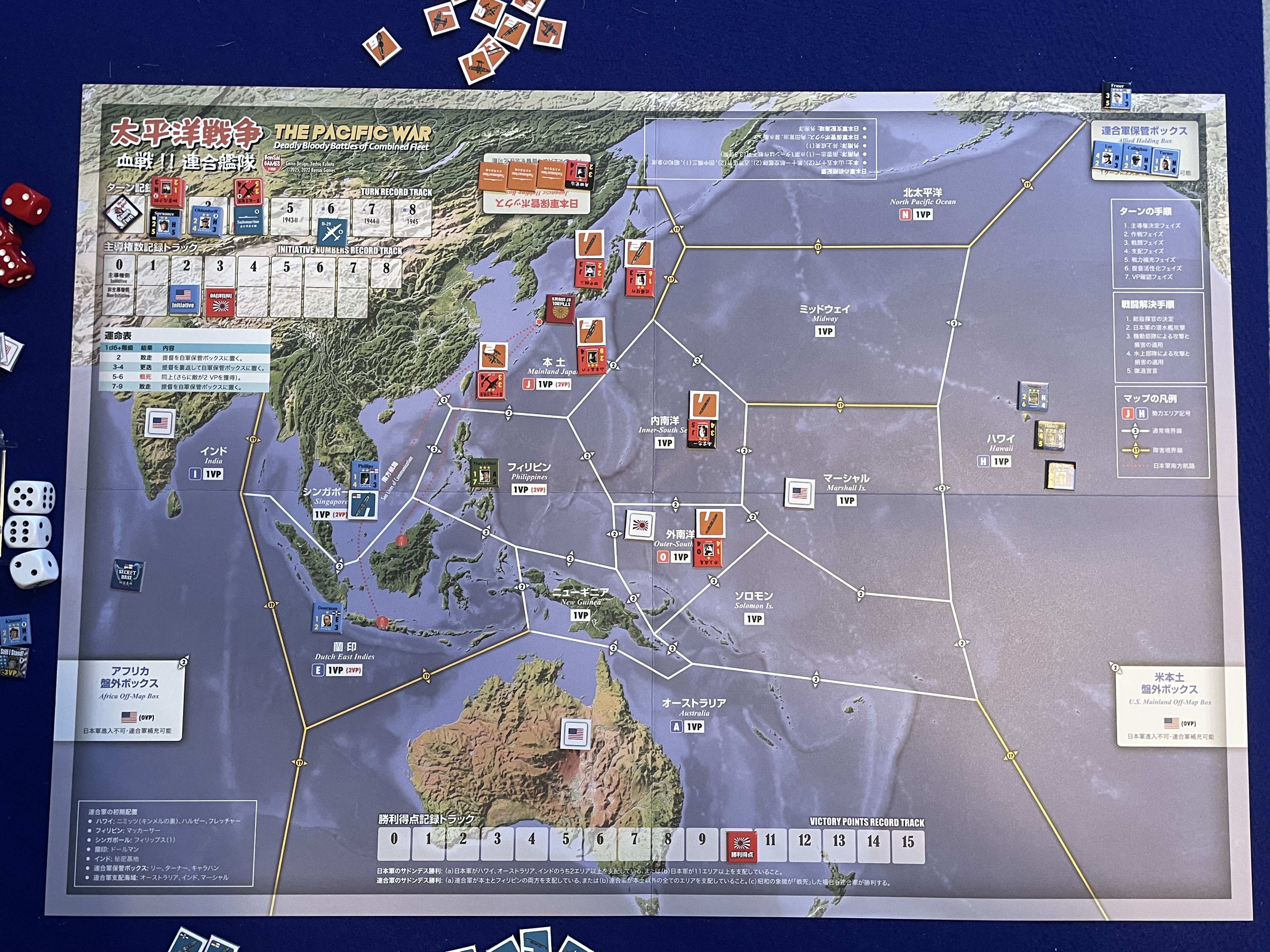Screen dimensions: 1270x952
Task: Select the B-29 bomber counter
Action: pyautogui.click(x=331, y=232)
